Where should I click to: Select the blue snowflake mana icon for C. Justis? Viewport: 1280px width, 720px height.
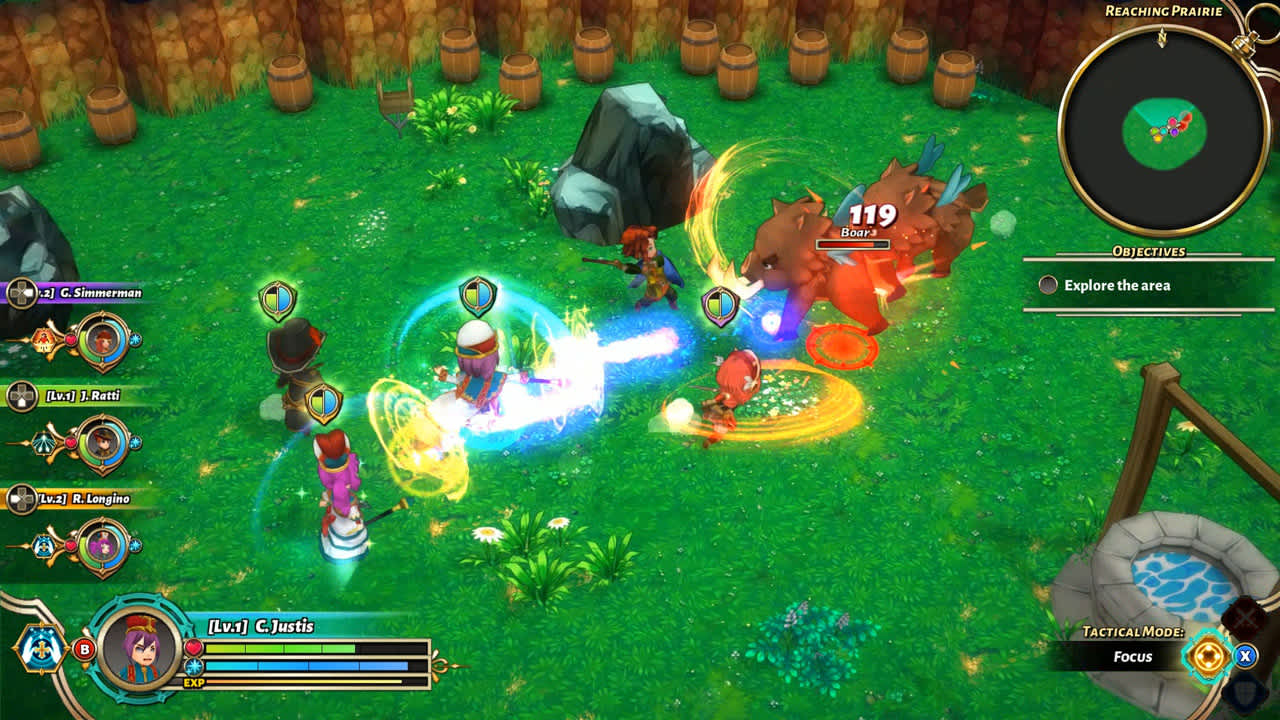[194, 667]
